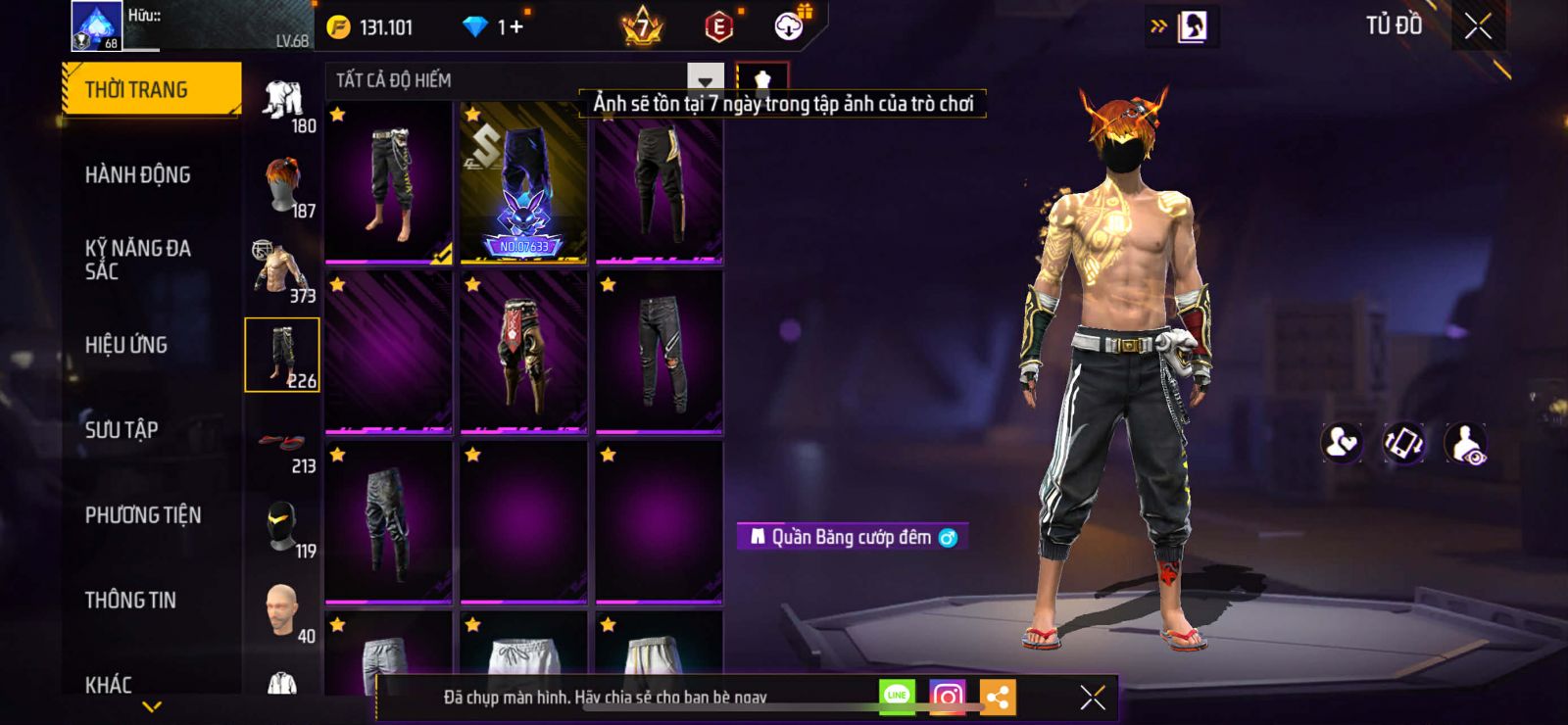Screen dimensions: 1568x725
Task: Select the mask category showing 119
Action: [282, 527]
